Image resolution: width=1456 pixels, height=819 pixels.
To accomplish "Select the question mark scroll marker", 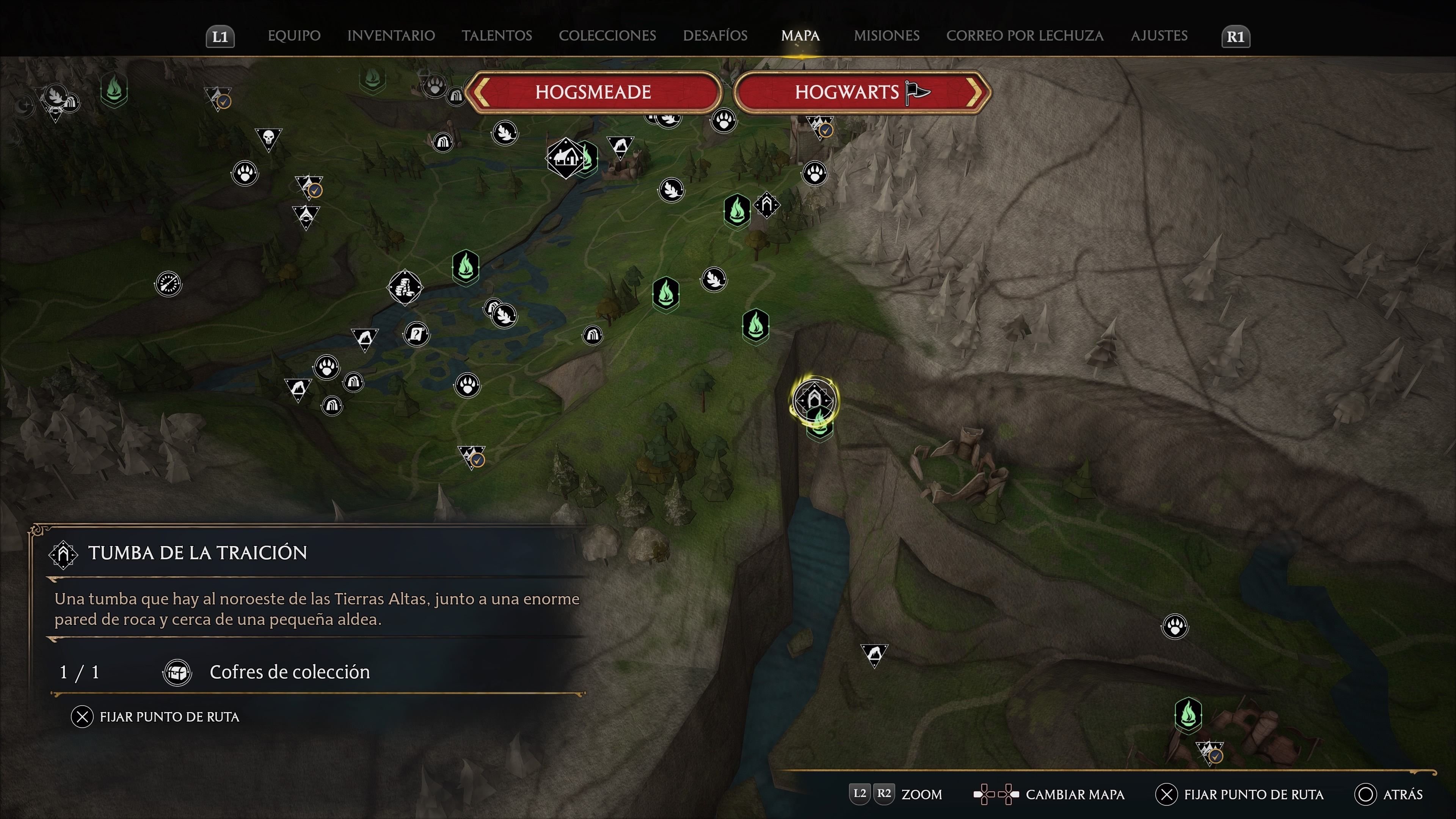I will pos(417,334).
